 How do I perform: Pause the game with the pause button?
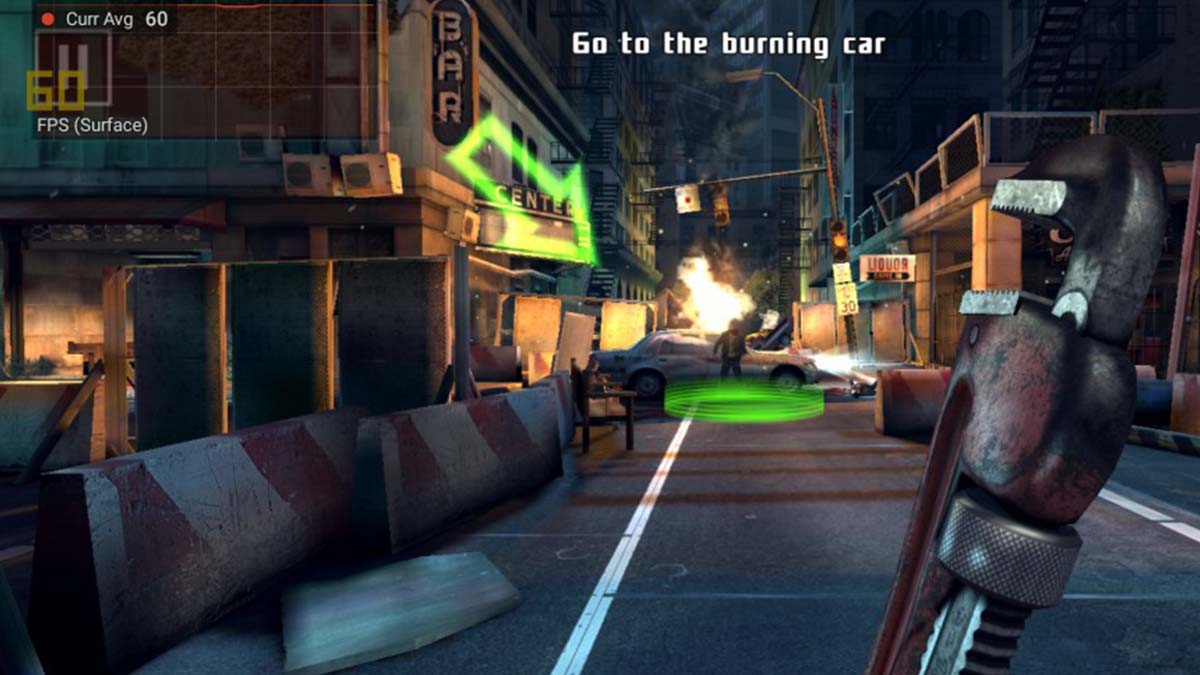(x=73, y=68)
